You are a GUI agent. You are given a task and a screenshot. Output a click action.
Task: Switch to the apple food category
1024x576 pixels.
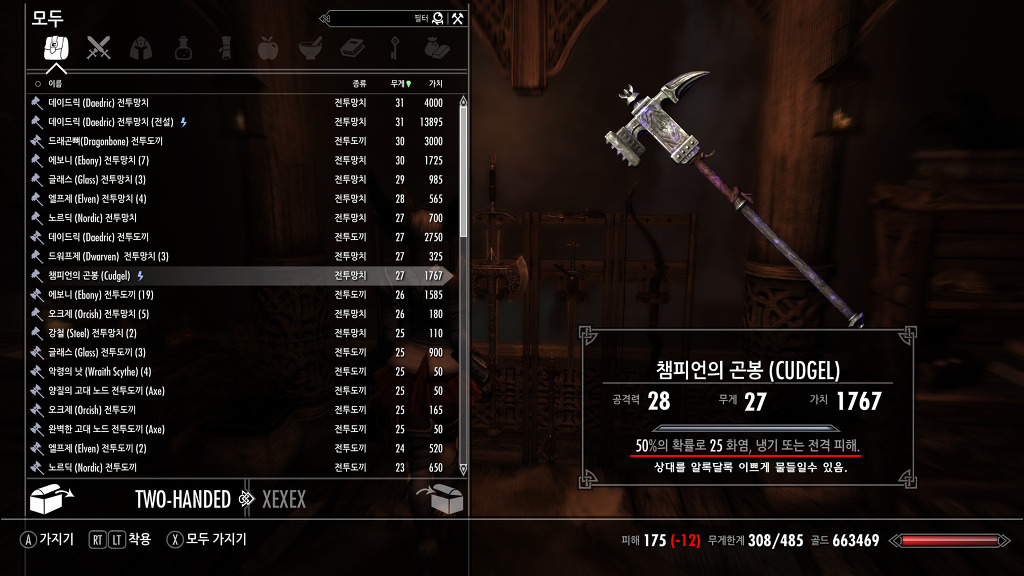pos(268,47)
